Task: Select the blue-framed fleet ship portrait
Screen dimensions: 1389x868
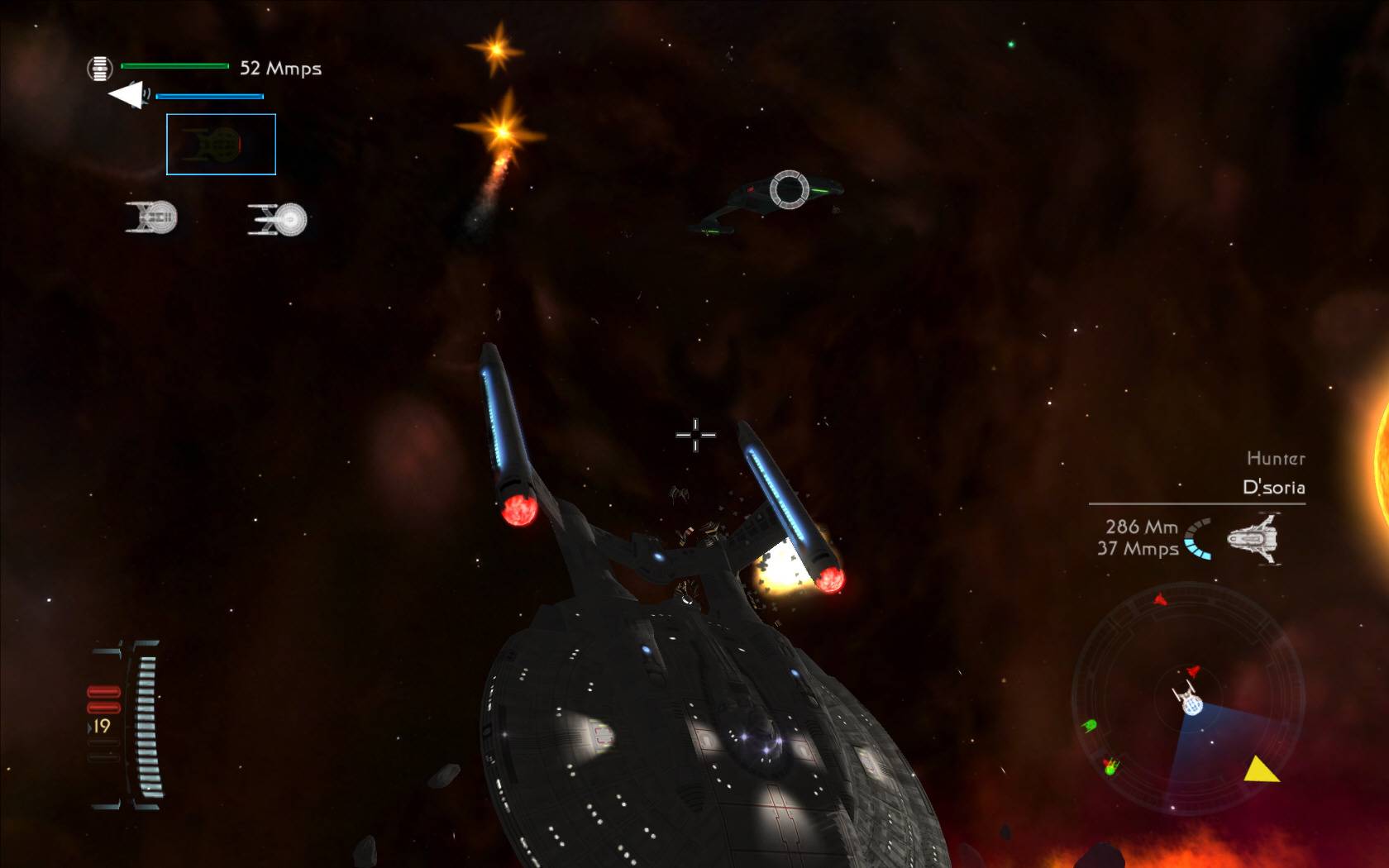Action: tap(221, 145)
